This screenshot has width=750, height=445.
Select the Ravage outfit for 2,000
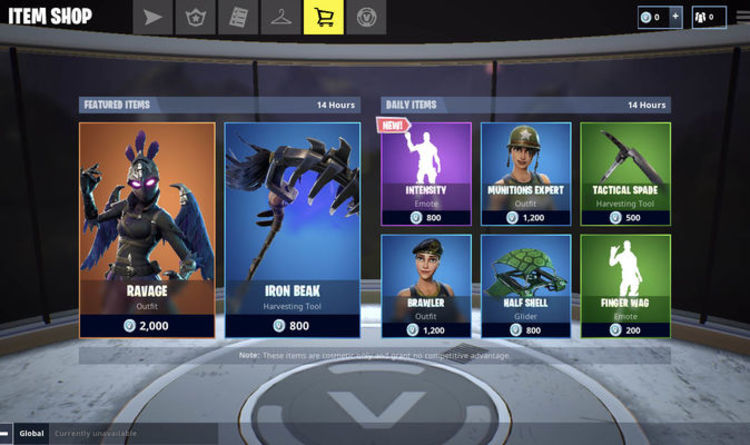click(x=147, y=229)
